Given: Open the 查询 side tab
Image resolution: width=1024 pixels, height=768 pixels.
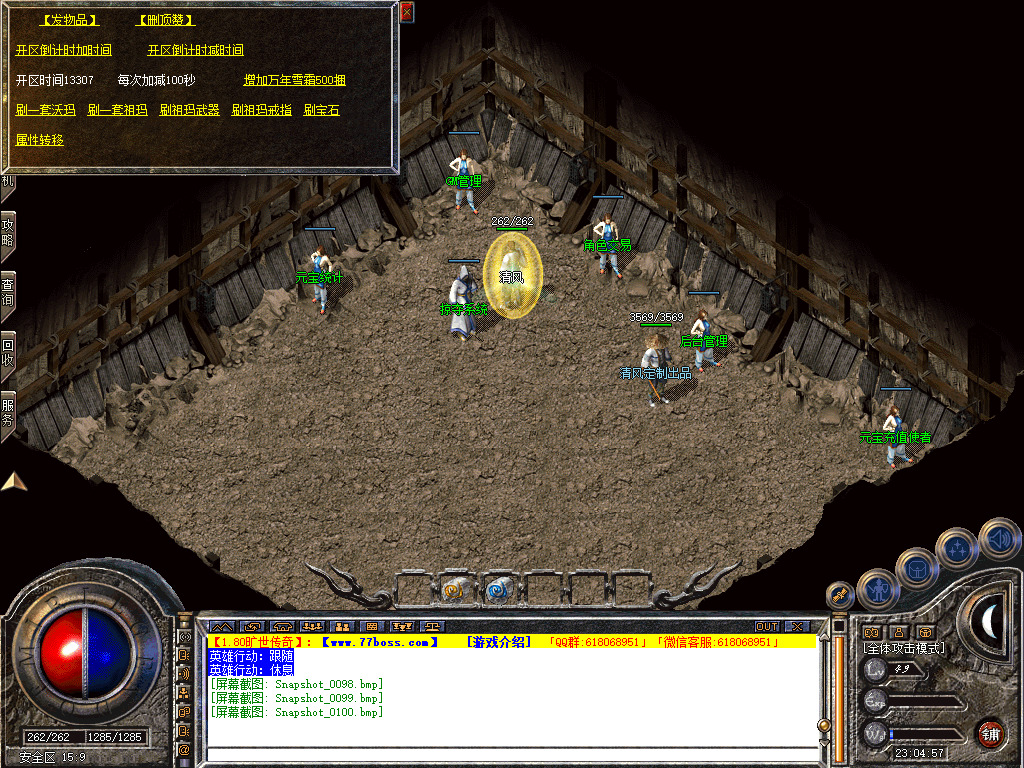Looking at the screenshot, I should (7, 289).
